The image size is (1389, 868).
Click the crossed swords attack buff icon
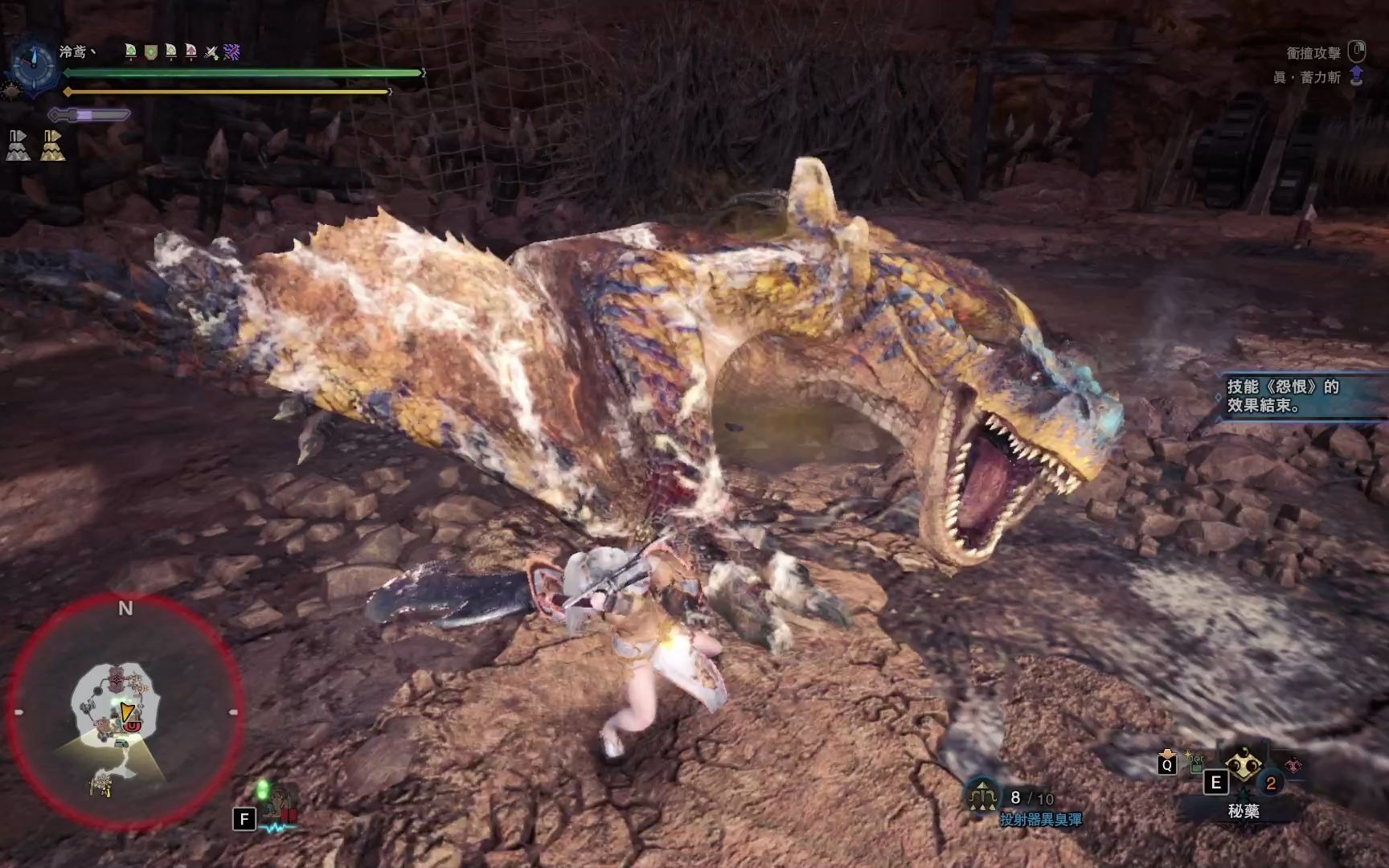pos(211,52)
